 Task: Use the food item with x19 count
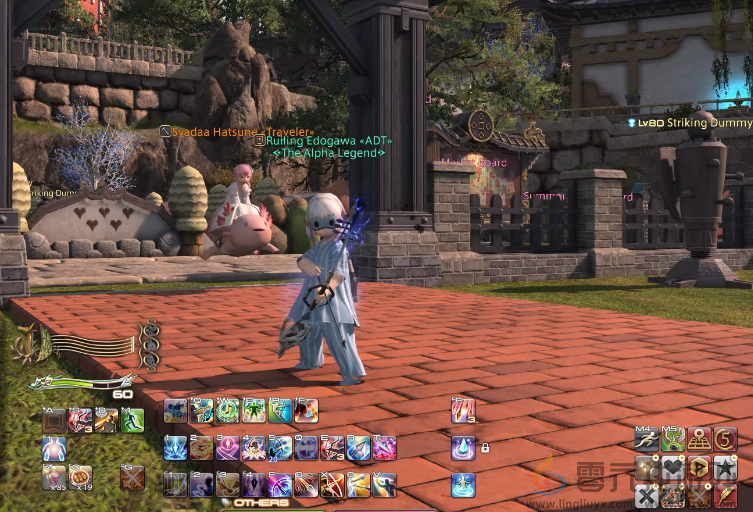[80, 476]
